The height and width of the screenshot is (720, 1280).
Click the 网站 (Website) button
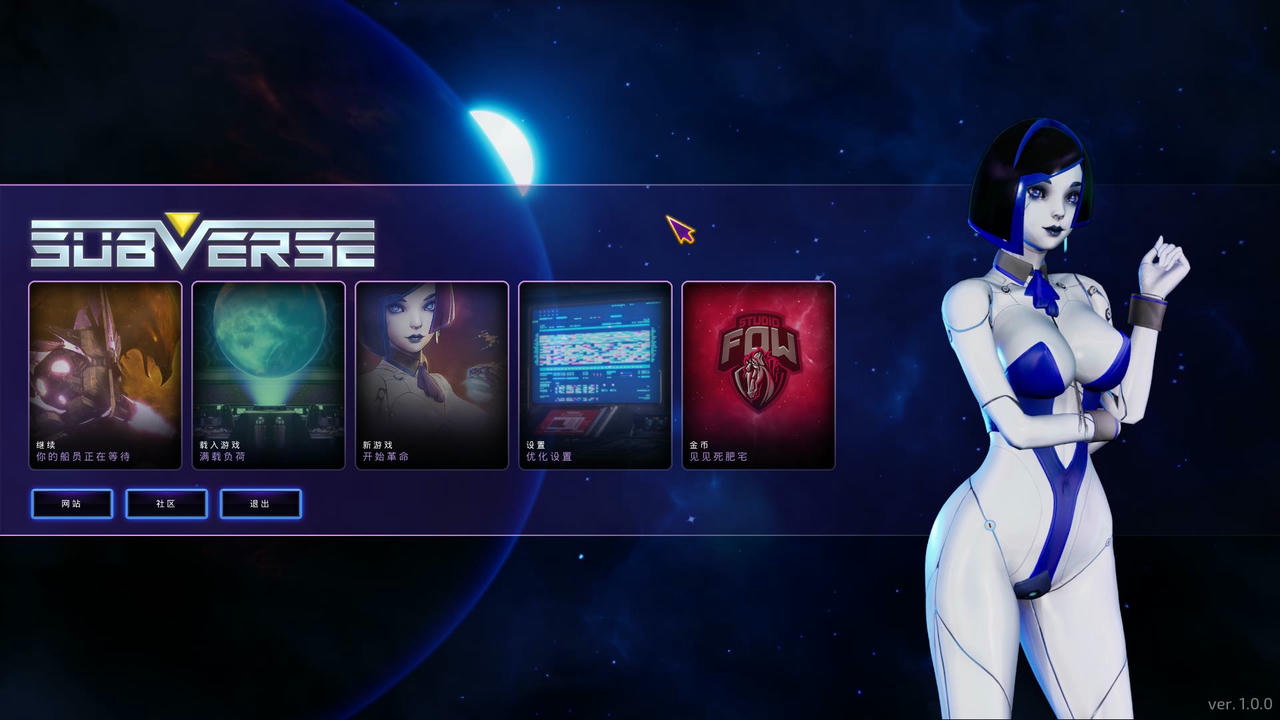pos(71,503)
